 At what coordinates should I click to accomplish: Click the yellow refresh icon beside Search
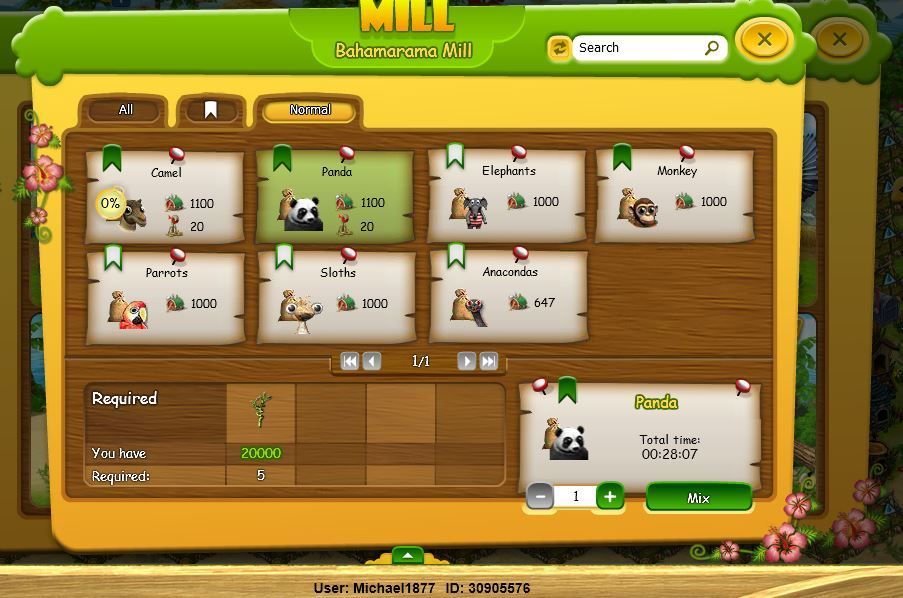(559, 47)
